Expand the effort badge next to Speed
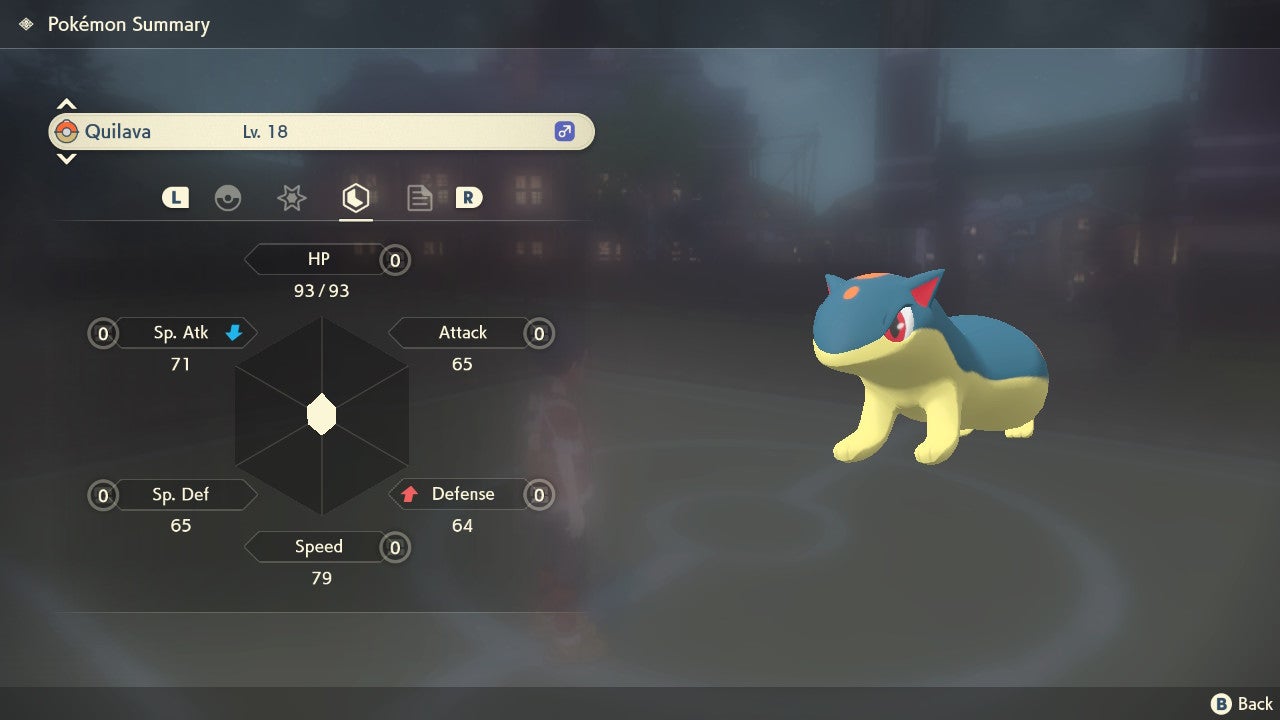This screenshot has height=720, width=1280. pos(394,547)
